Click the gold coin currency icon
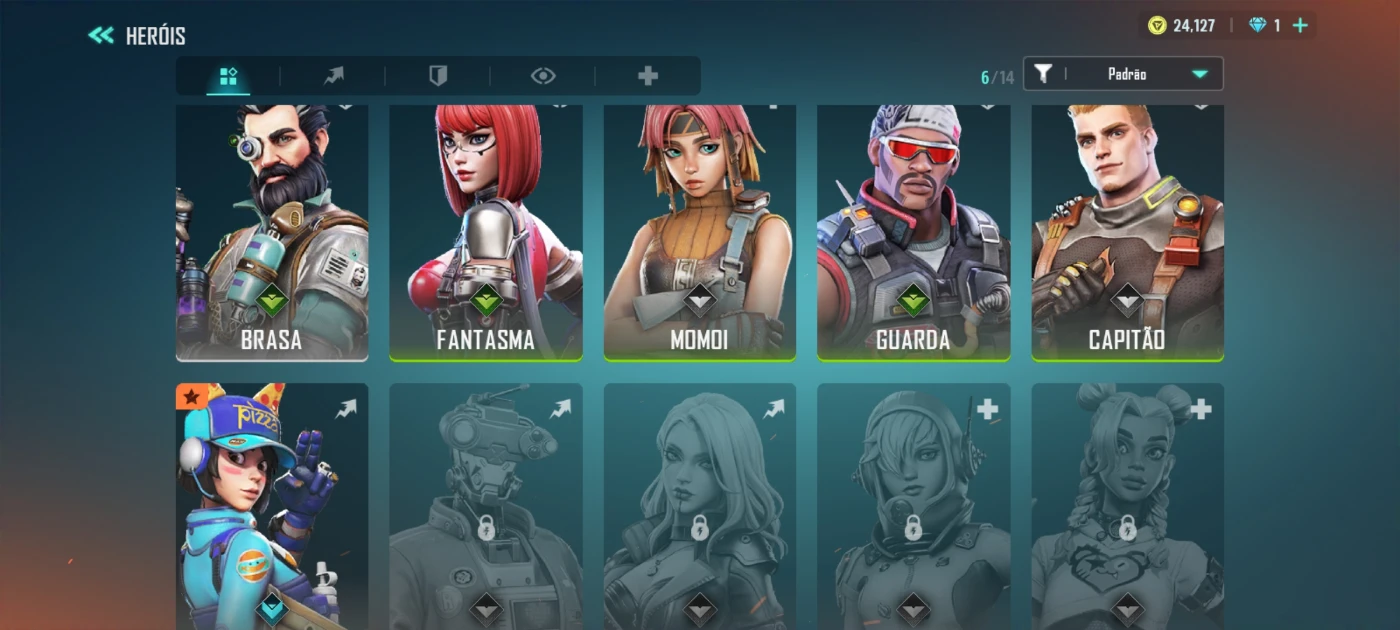1400x630 pixels. click(1157, 26)
